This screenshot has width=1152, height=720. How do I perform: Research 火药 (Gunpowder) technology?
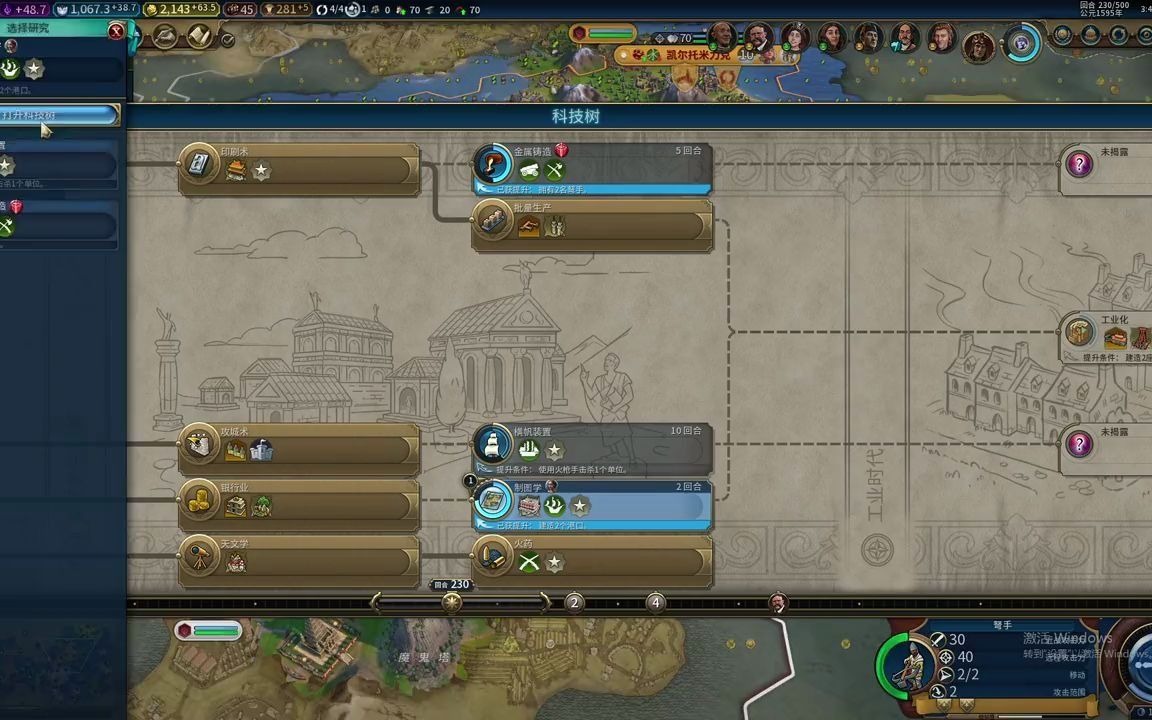point(592,560)
